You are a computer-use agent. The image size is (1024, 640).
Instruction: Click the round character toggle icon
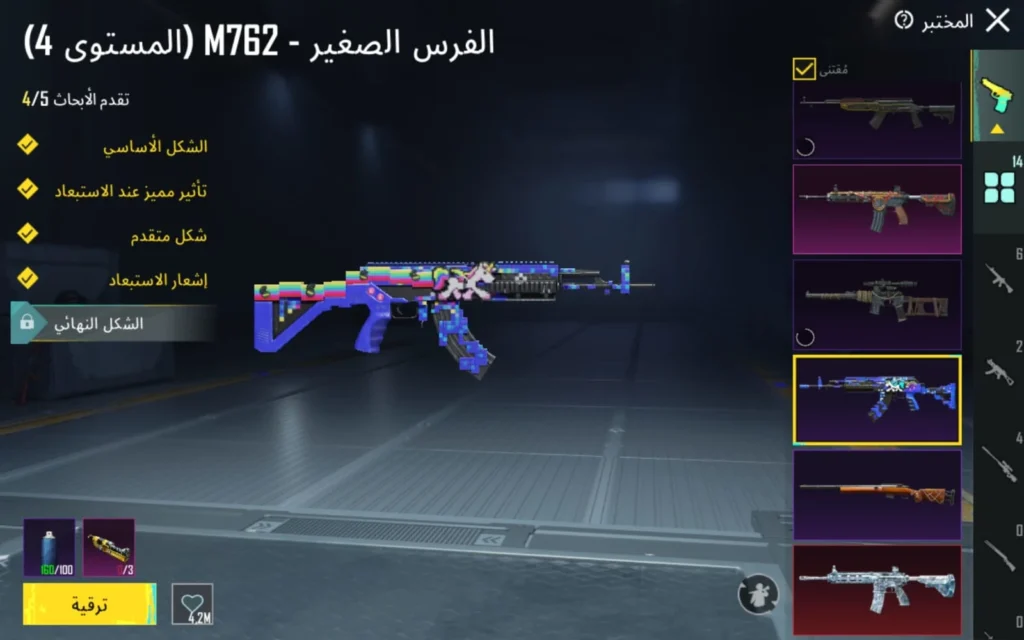pos(757,594)
